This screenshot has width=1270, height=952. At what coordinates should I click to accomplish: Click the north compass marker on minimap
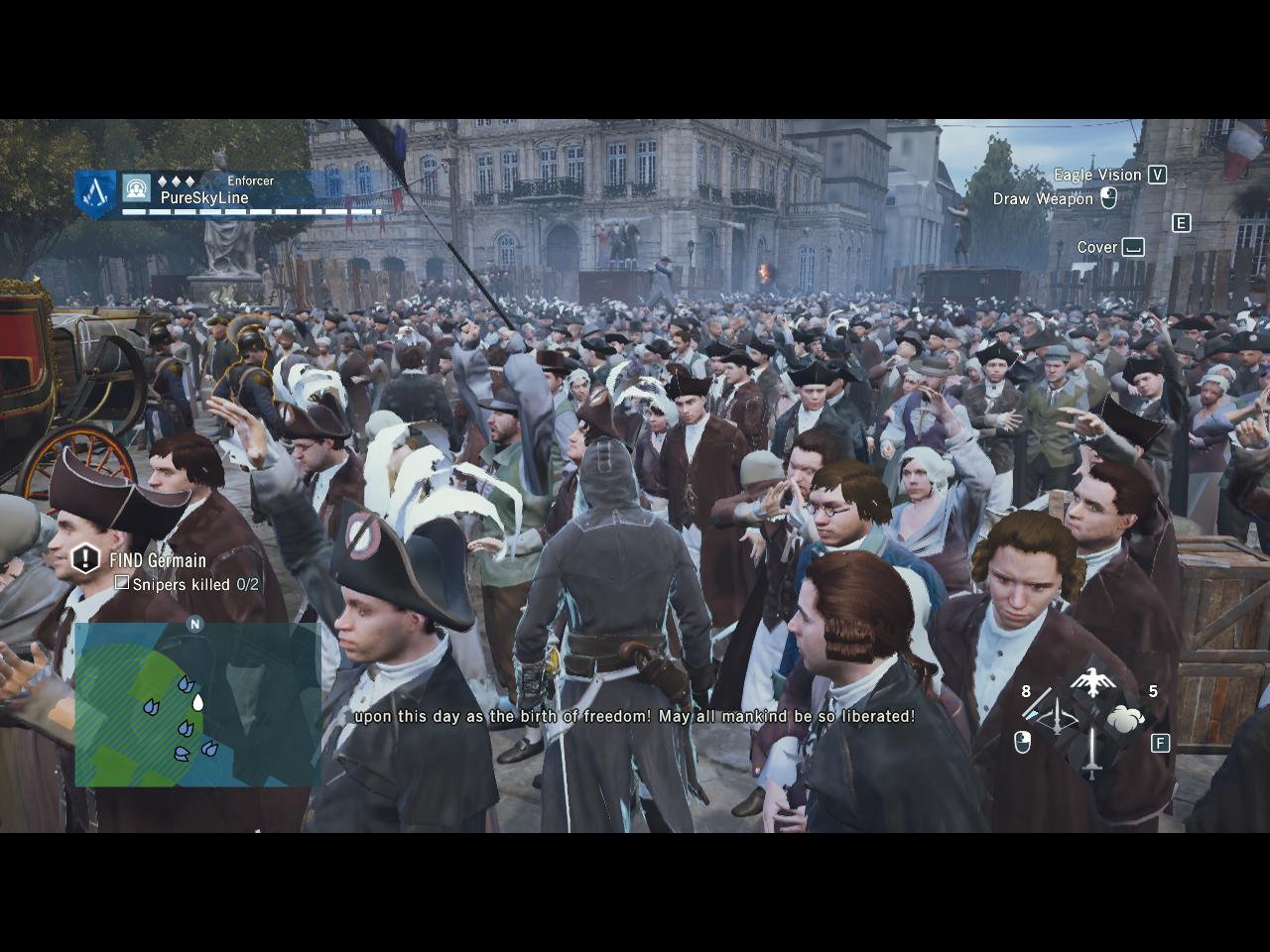point(194,624)
